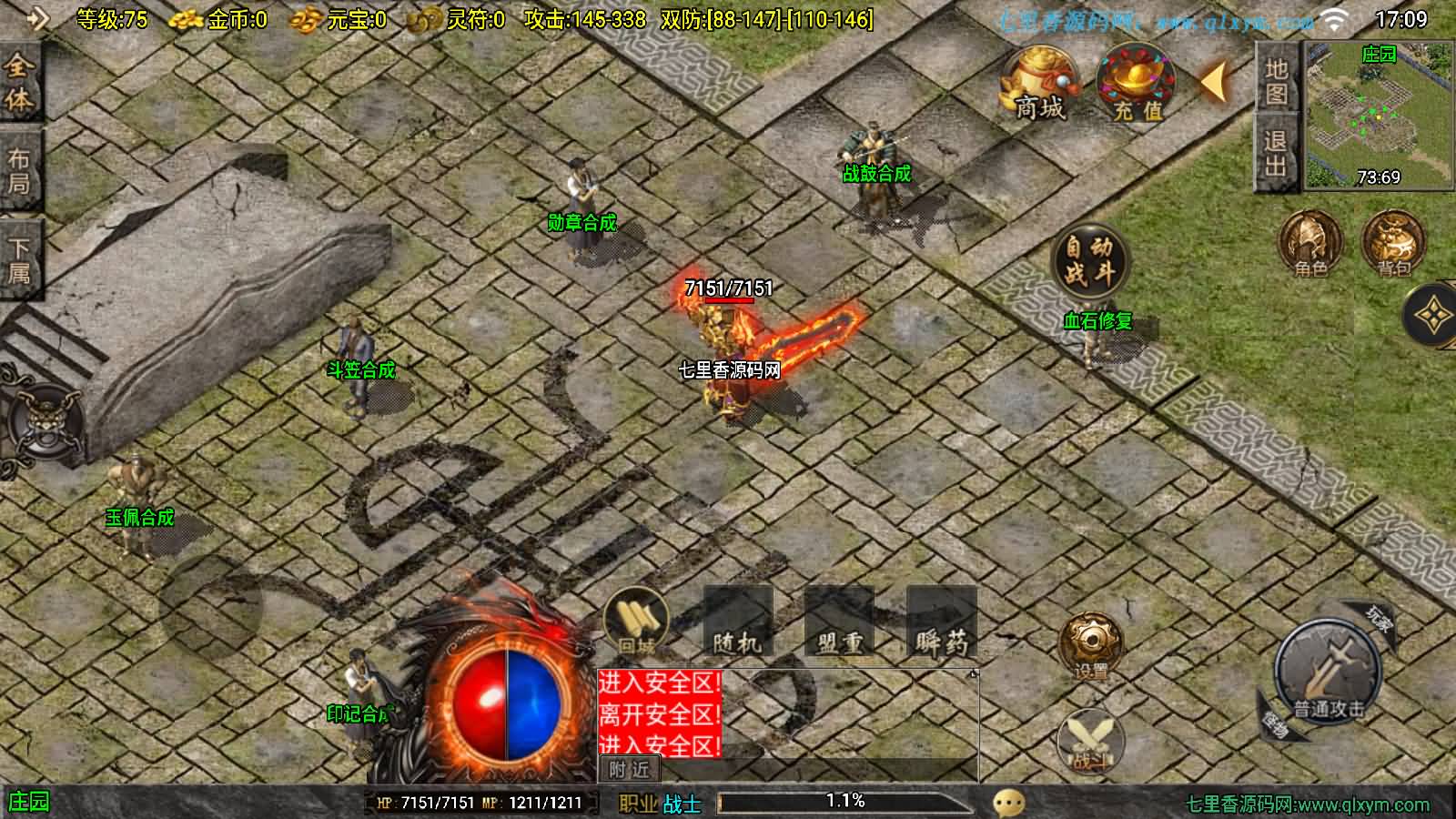Viewport: 1456px width, 819px height.
Task: Toggle 自动战斗 auto battle
Action: coord(1089,260)
